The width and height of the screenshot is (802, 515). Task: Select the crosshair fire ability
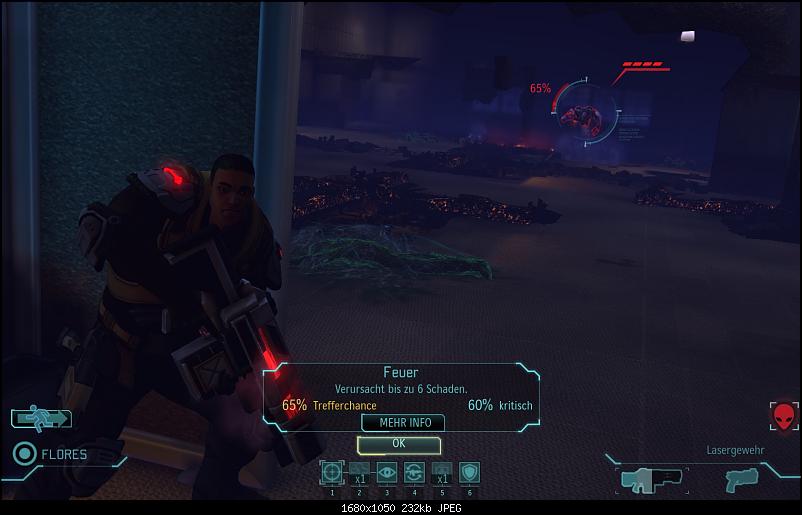coord(332,472)
